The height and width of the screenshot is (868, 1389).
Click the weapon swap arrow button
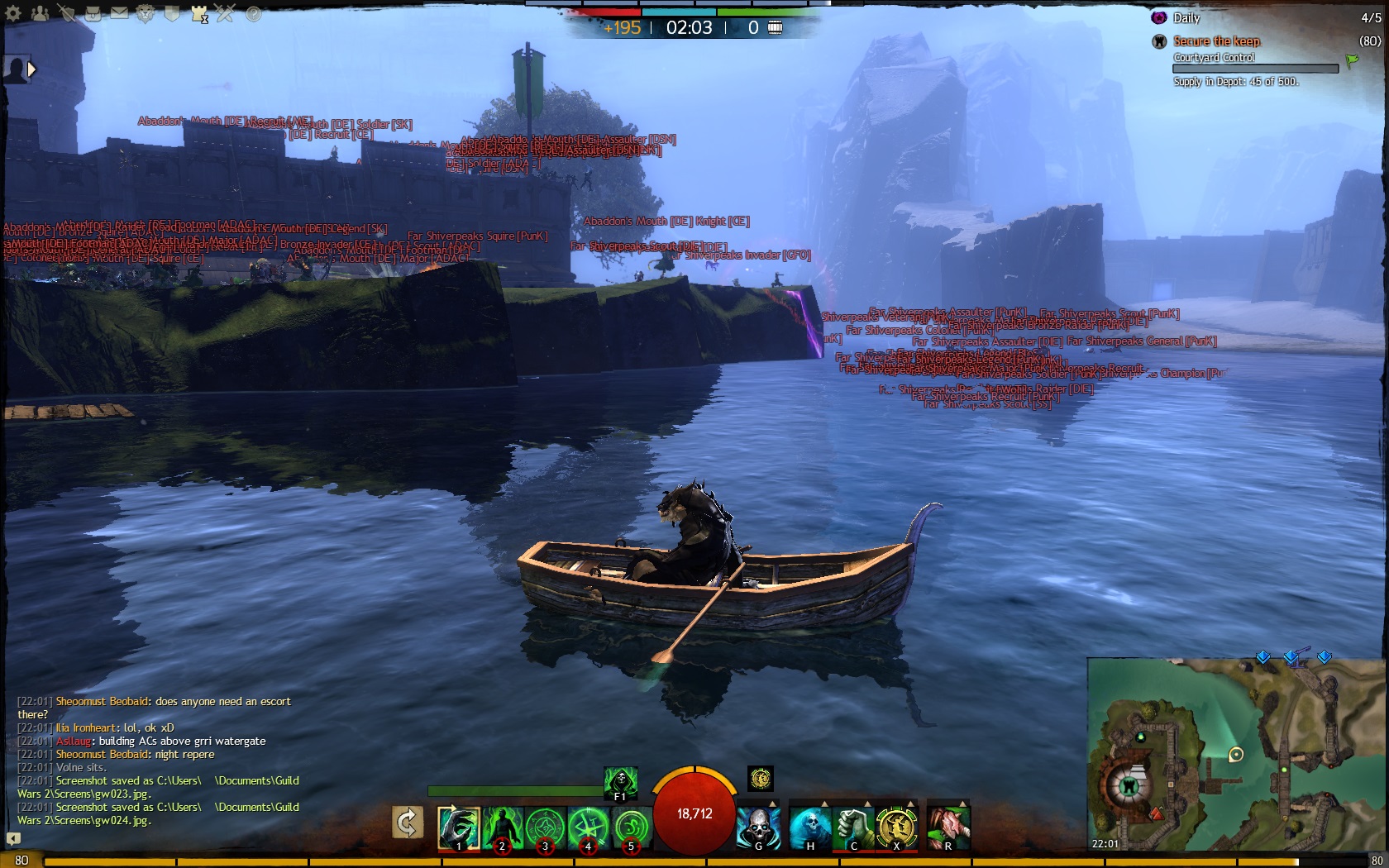tap(407, 823)
